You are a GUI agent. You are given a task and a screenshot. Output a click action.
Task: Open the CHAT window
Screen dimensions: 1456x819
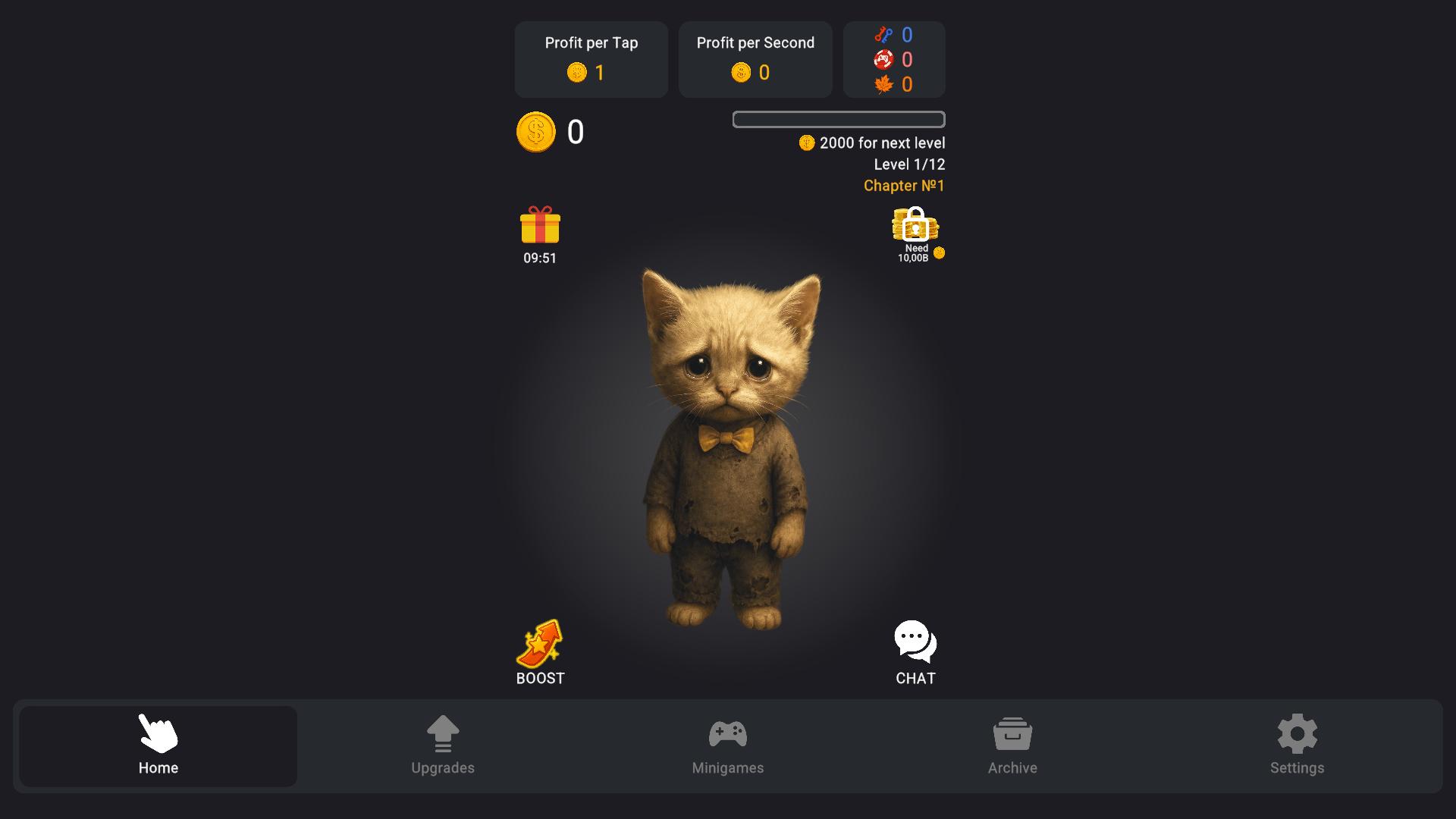(x=915, y=651)
